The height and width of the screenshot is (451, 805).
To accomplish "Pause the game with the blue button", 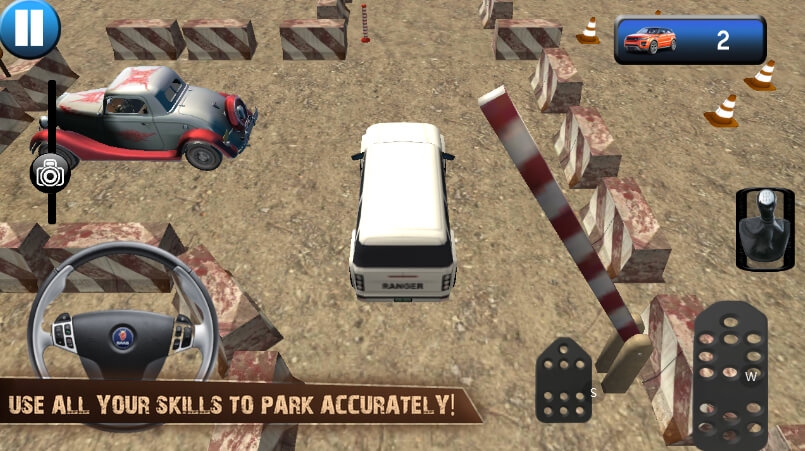I will point(29,27).
